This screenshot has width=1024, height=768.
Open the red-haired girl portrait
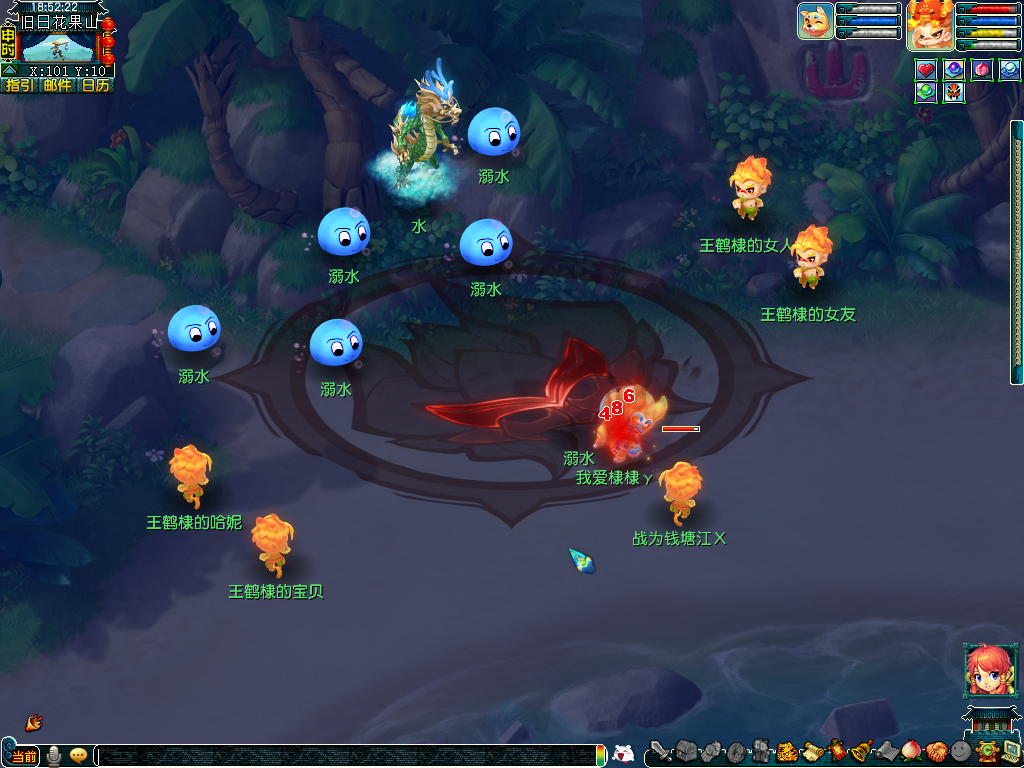point(984,670)
